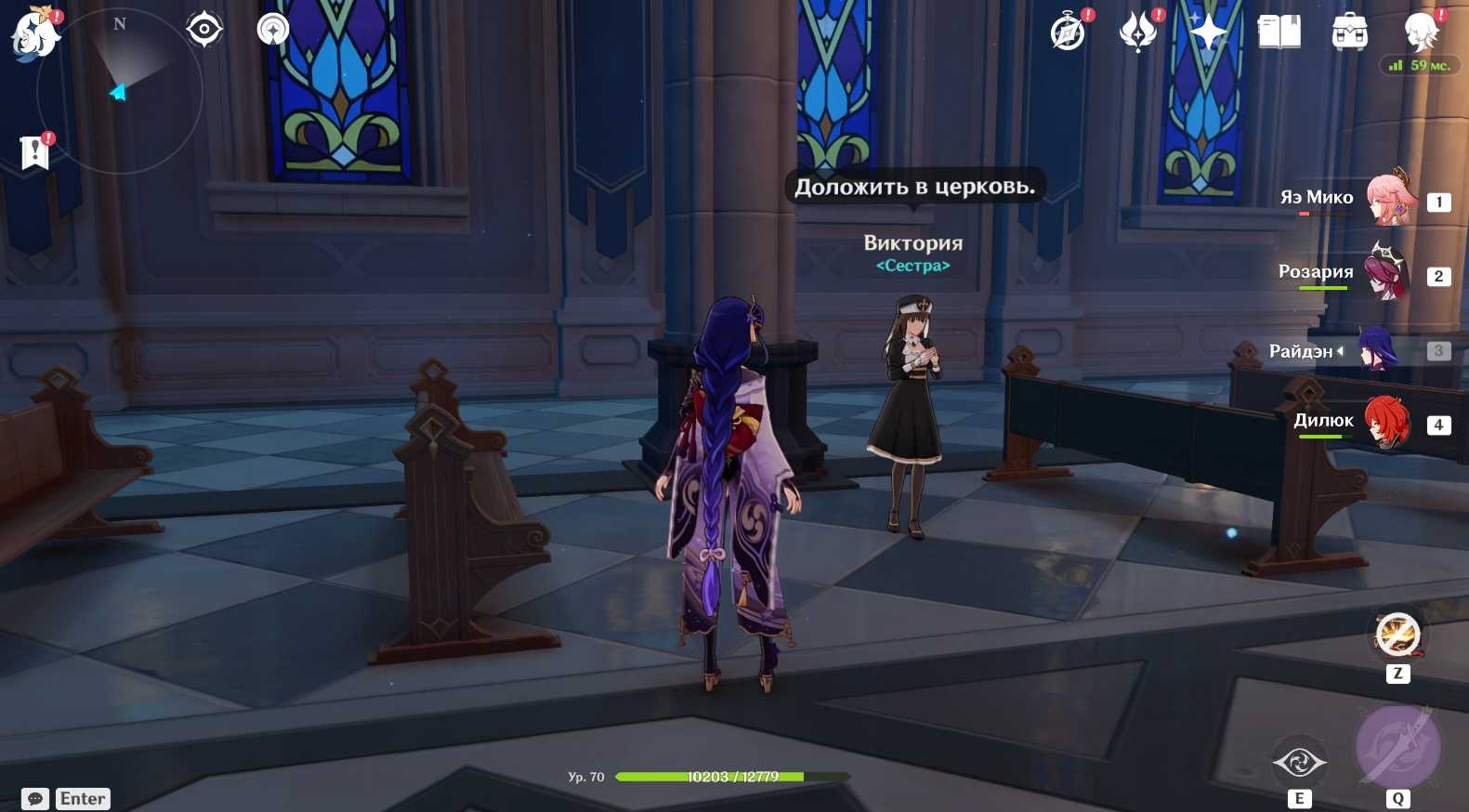Click the eye-shaped icon beside the minimap
This screenshot has height=812, width=1469.
coord(204,30)
